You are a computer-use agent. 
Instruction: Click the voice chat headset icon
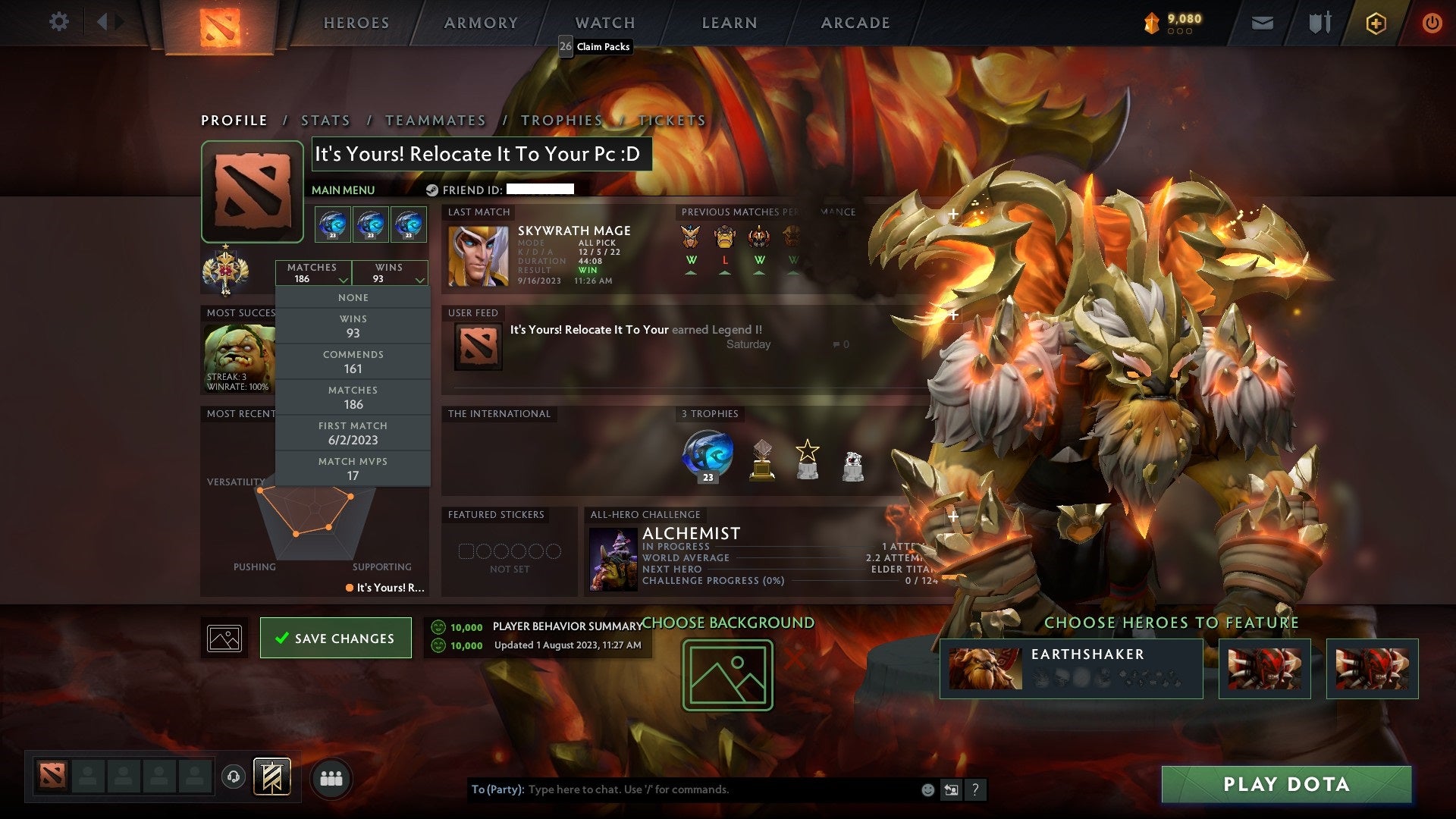coord(234,777)
